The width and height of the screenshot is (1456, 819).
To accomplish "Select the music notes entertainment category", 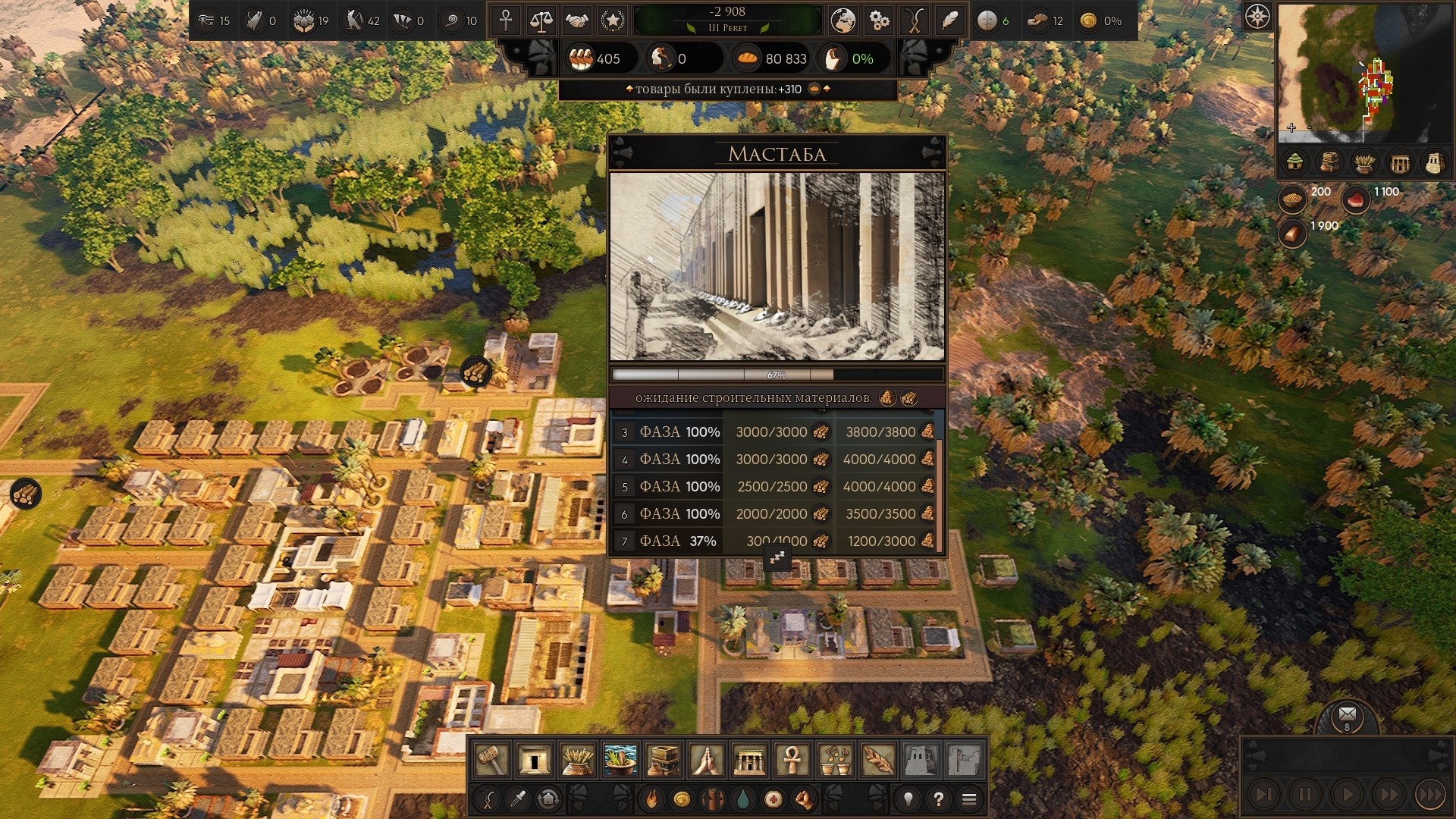I will [835, 759].
